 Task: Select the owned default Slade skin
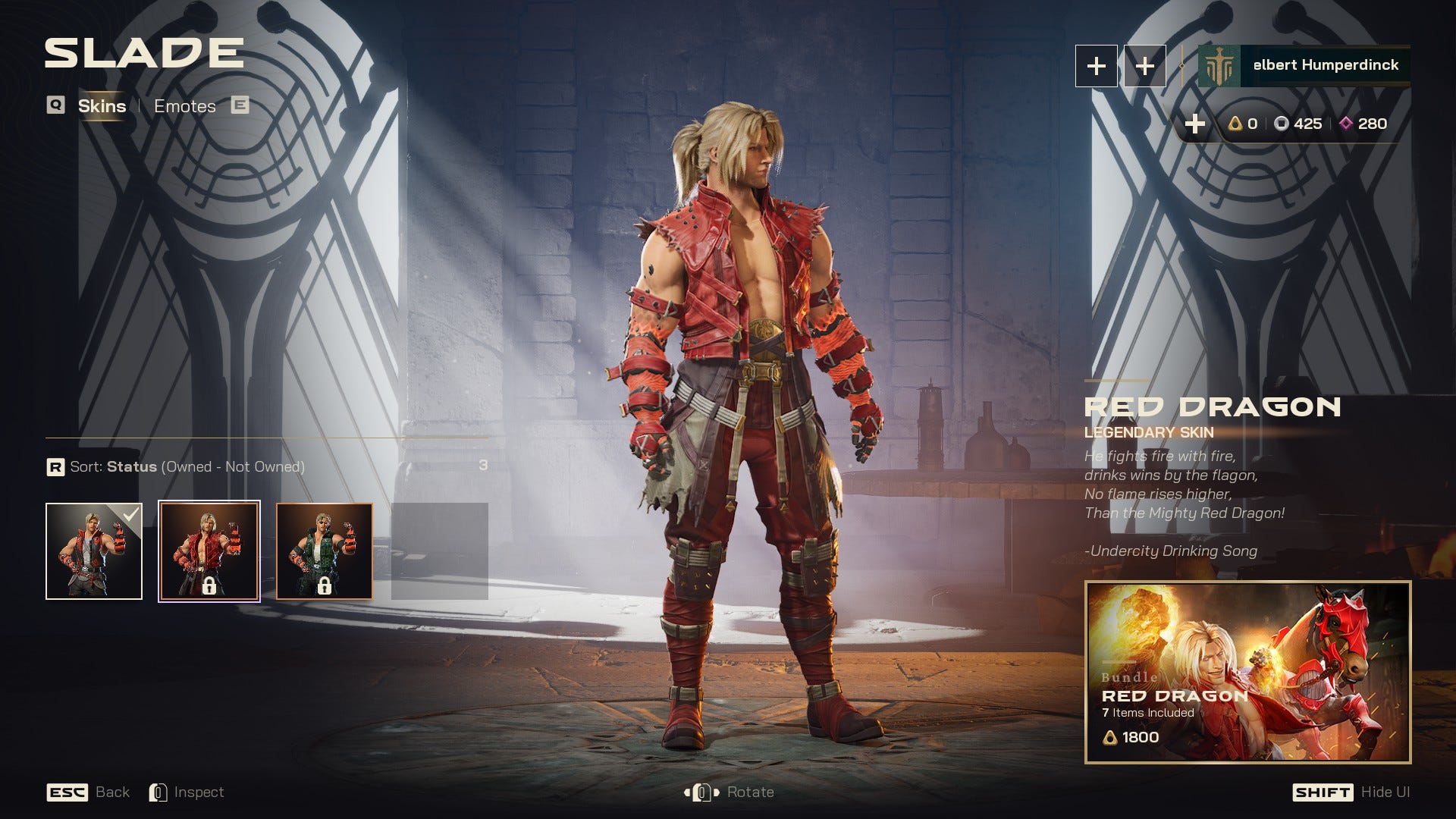[94, 551]
